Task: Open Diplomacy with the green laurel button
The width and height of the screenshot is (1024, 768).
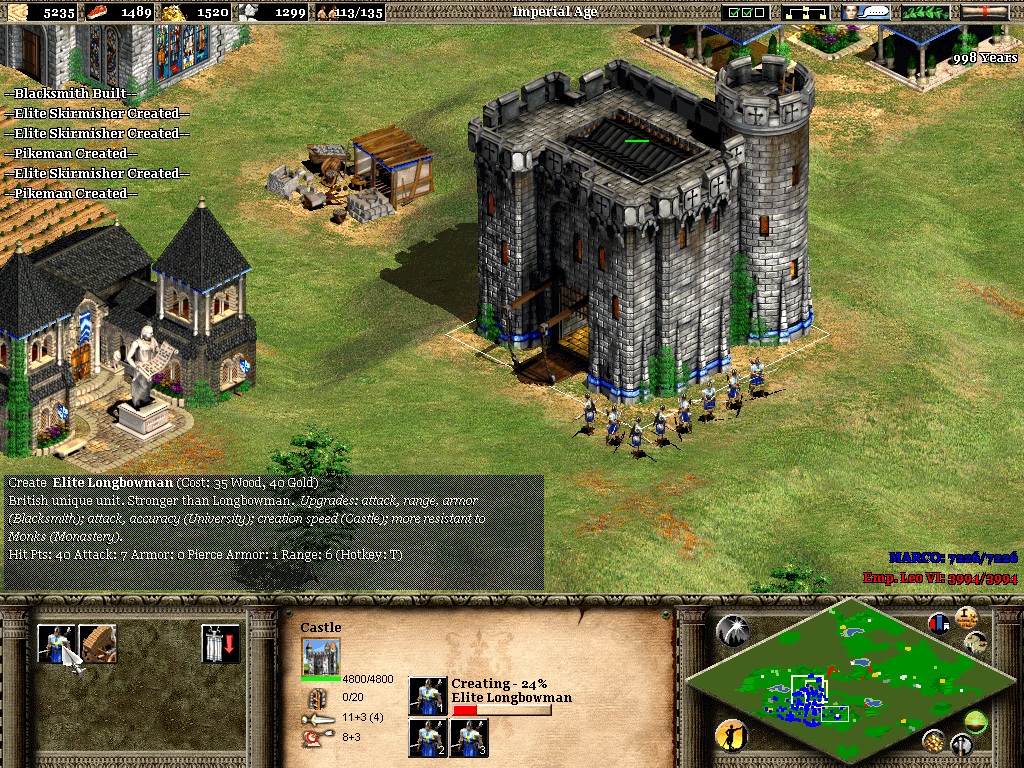Action: (926, 12)
